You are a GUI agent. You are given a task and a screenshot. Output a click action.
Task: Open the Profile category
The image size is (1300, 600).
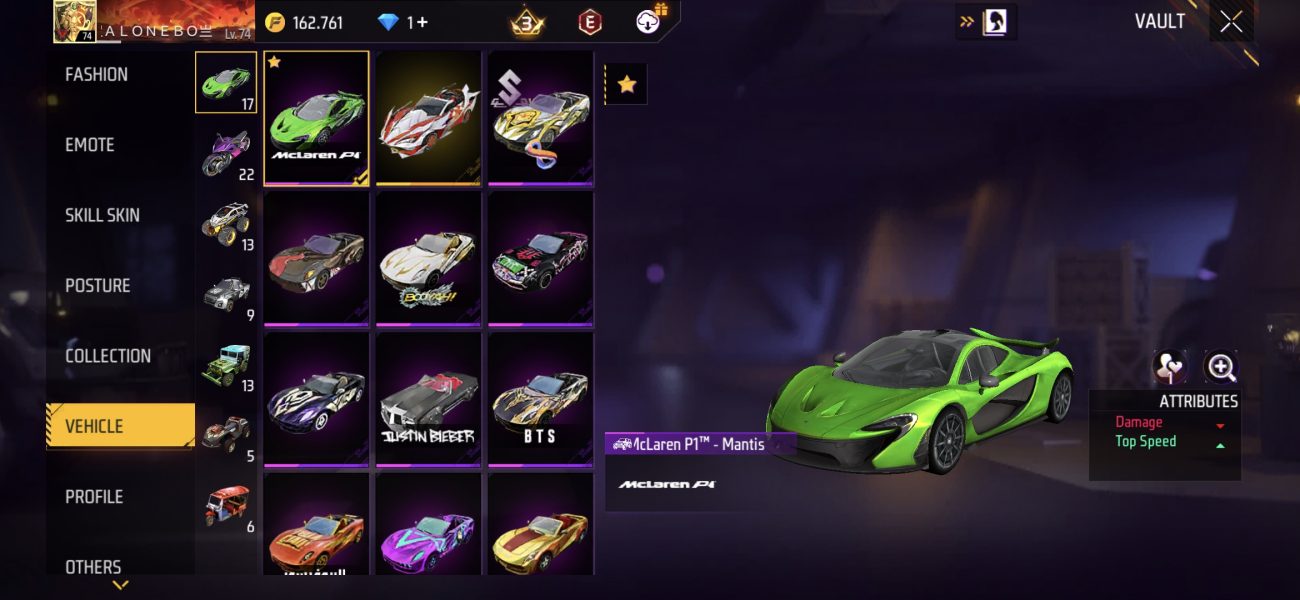93,497
